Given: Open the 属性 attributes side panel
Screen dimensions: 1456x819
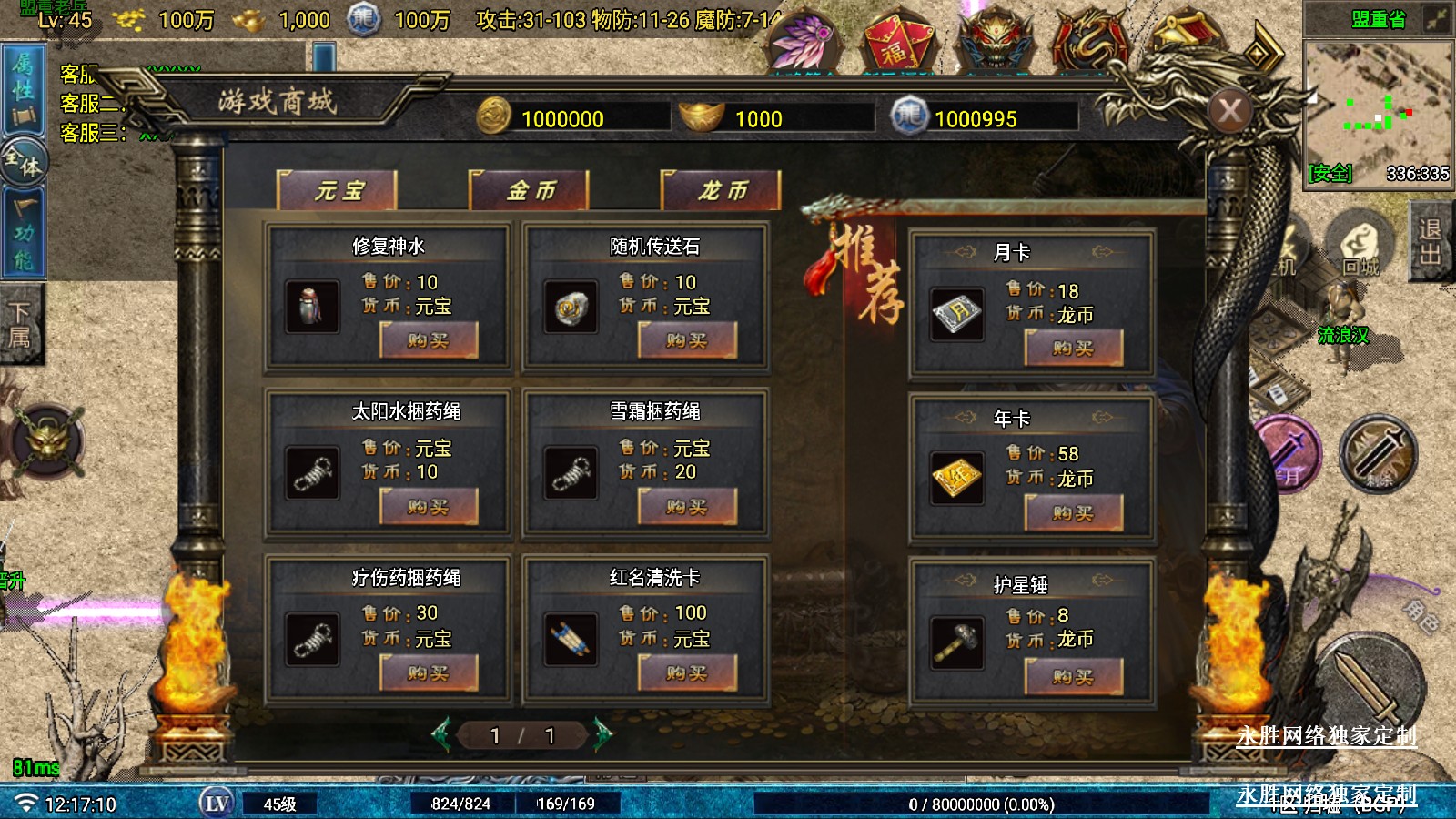Looking at the screenshot, I should [x=23, y=89].
